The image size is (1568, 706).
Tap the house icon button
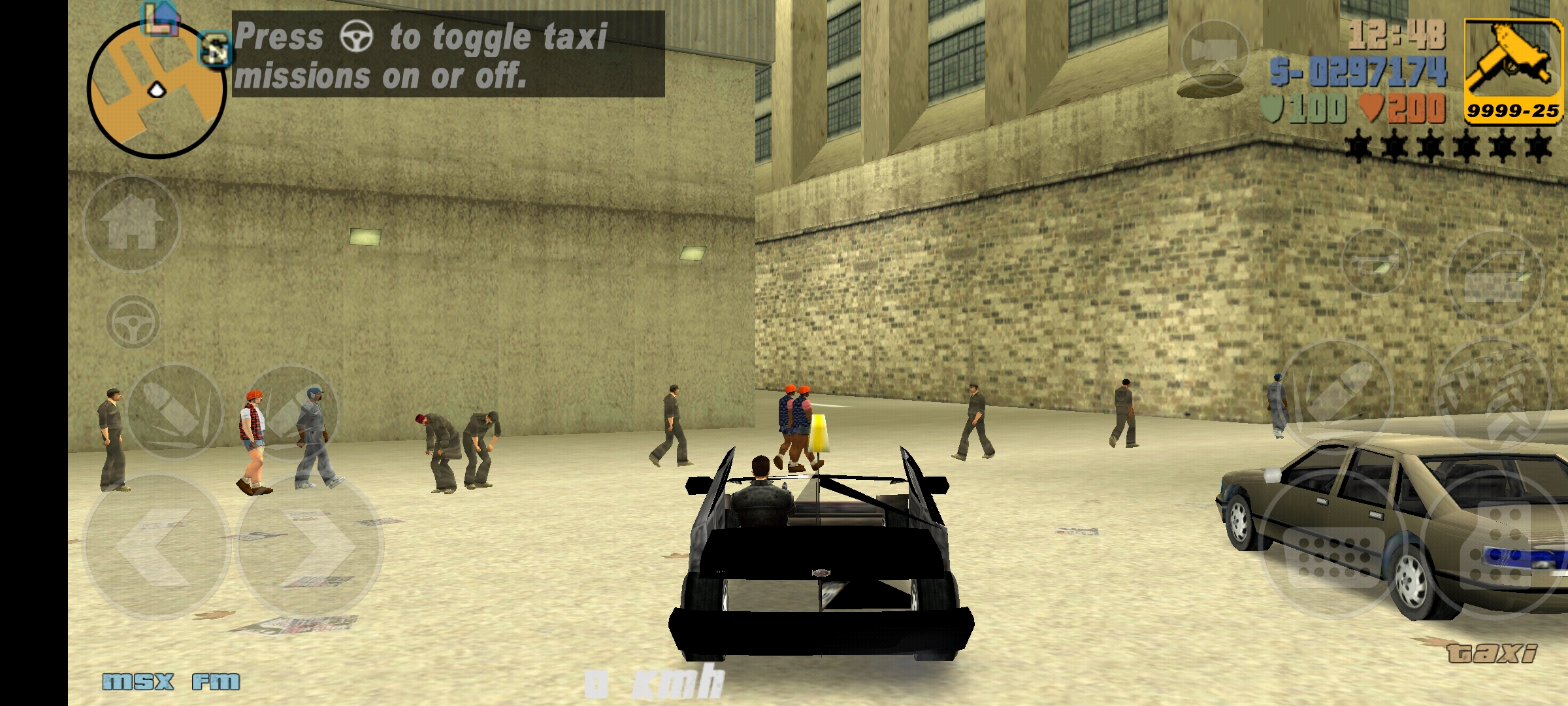point(132,224)
